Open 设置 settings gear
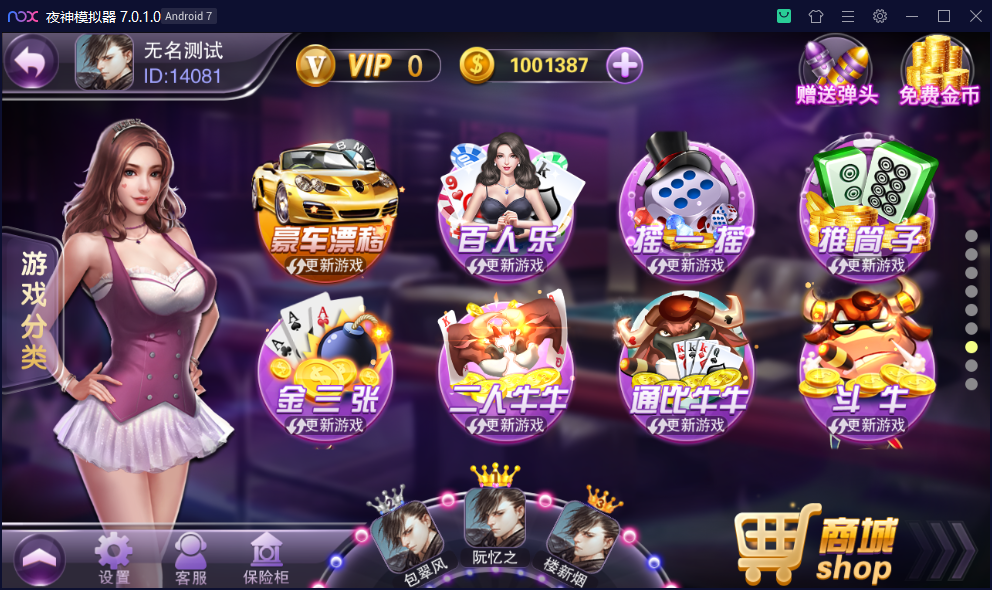 coord(113,558)
